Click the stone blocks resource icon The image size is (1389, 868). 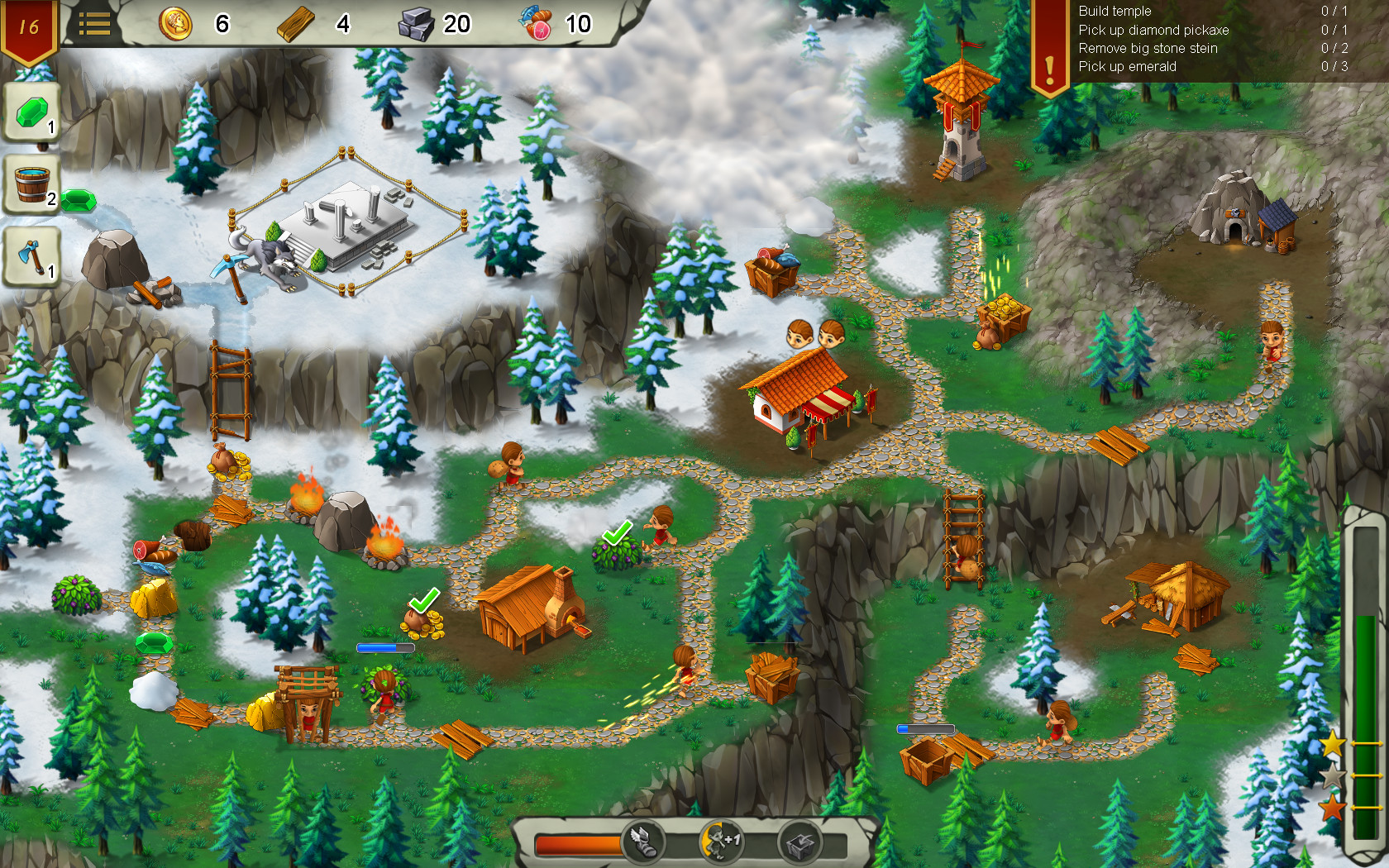point(418,24)
